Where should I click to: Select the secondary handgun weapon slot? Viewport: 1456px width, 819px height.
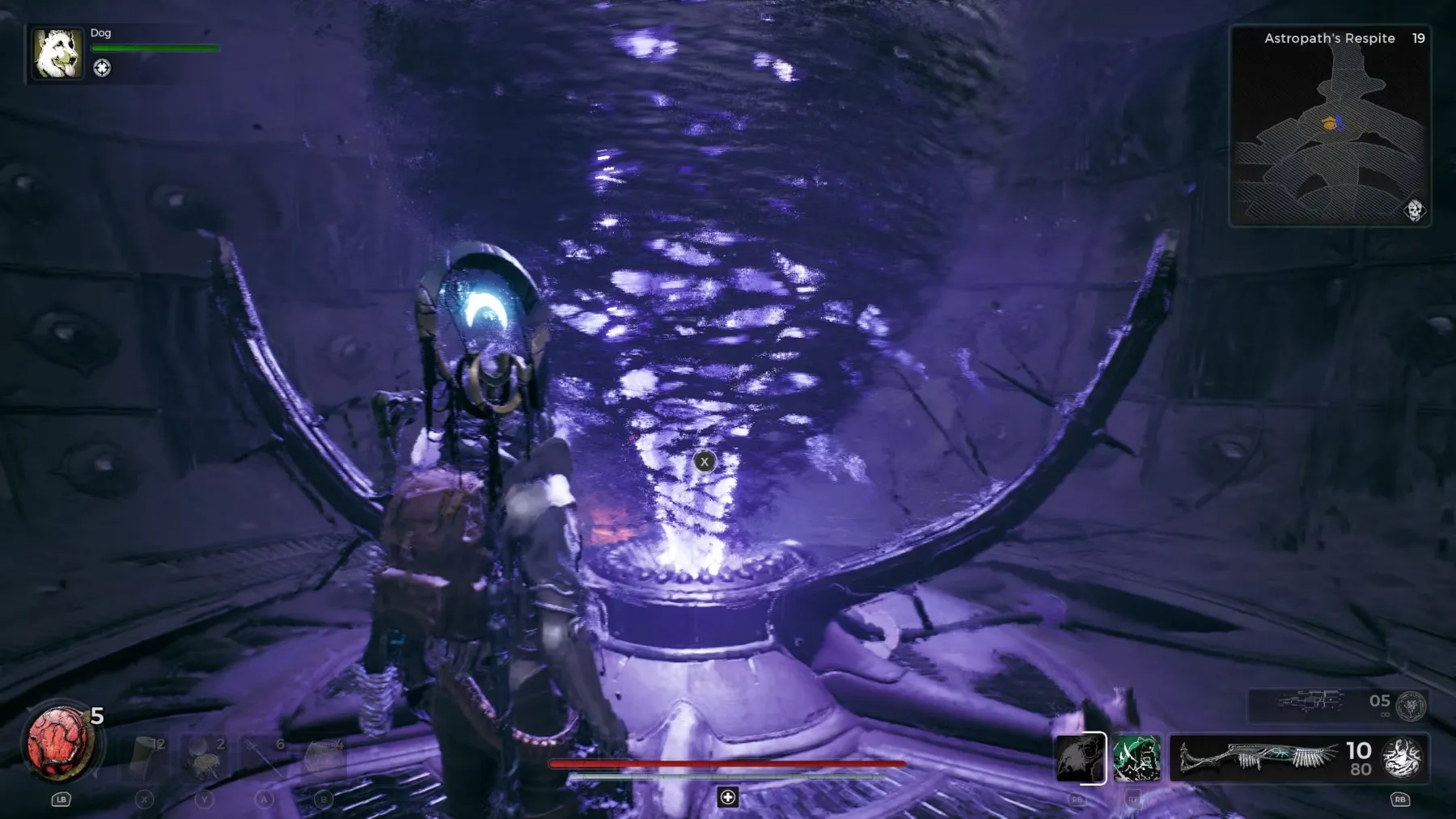1310,702
